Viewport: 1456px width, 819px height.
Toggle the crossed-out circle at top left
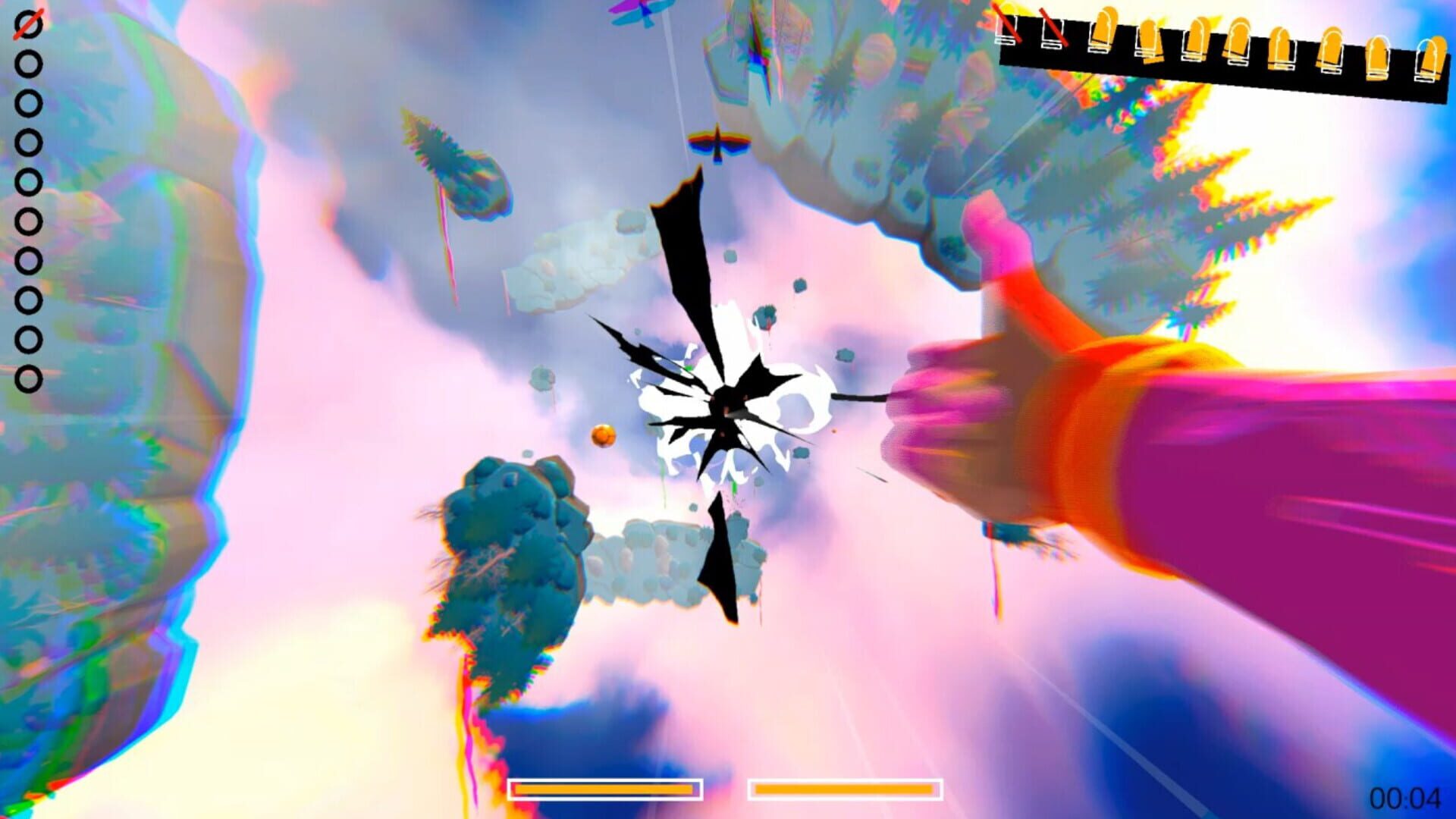tap(28, 24)
